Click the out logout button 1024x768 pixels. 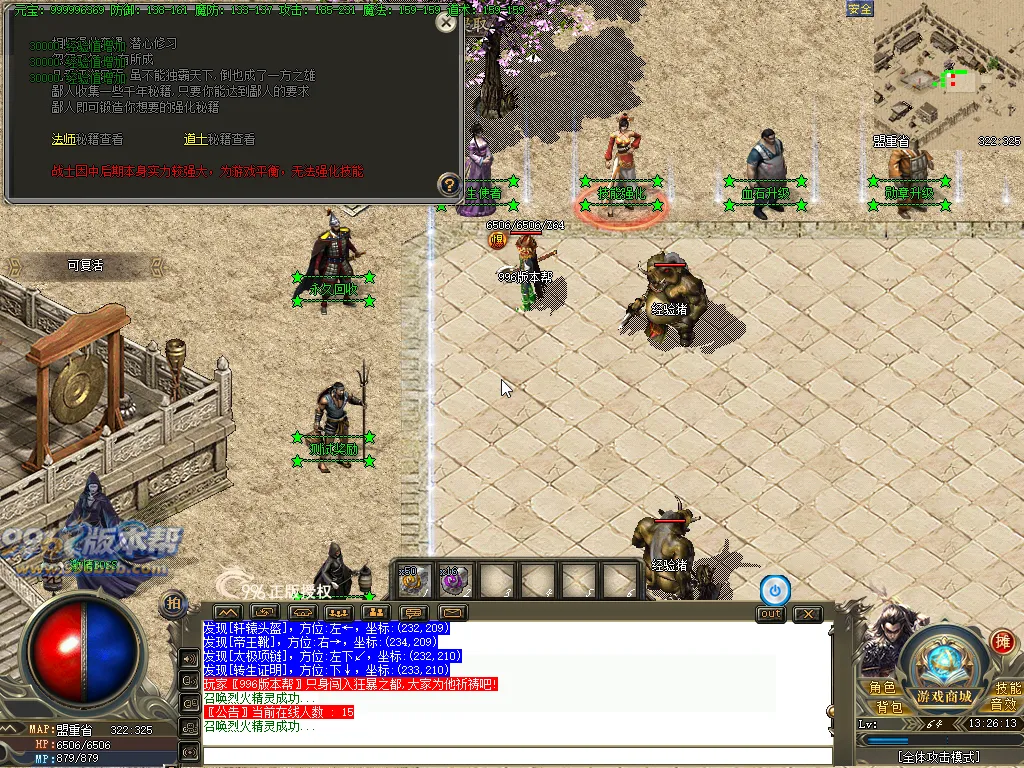point(770,614)
